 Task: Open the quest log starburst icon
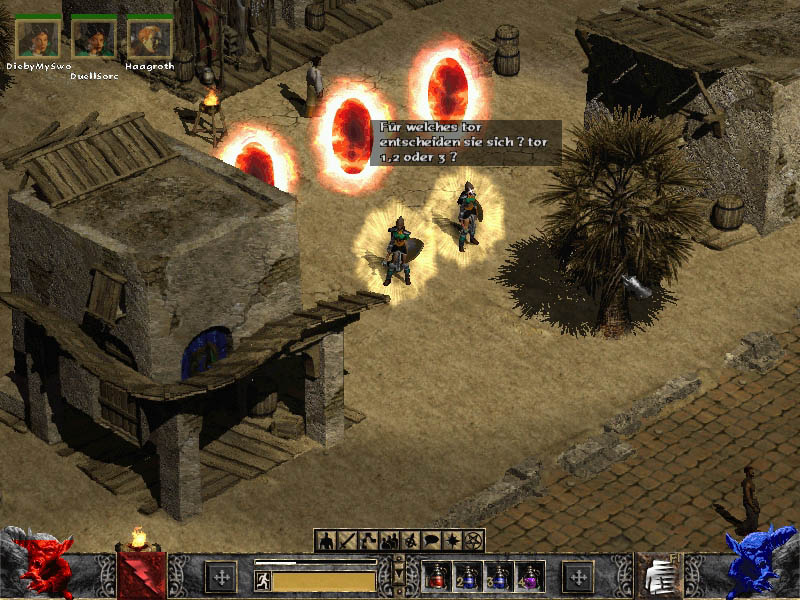453,541
